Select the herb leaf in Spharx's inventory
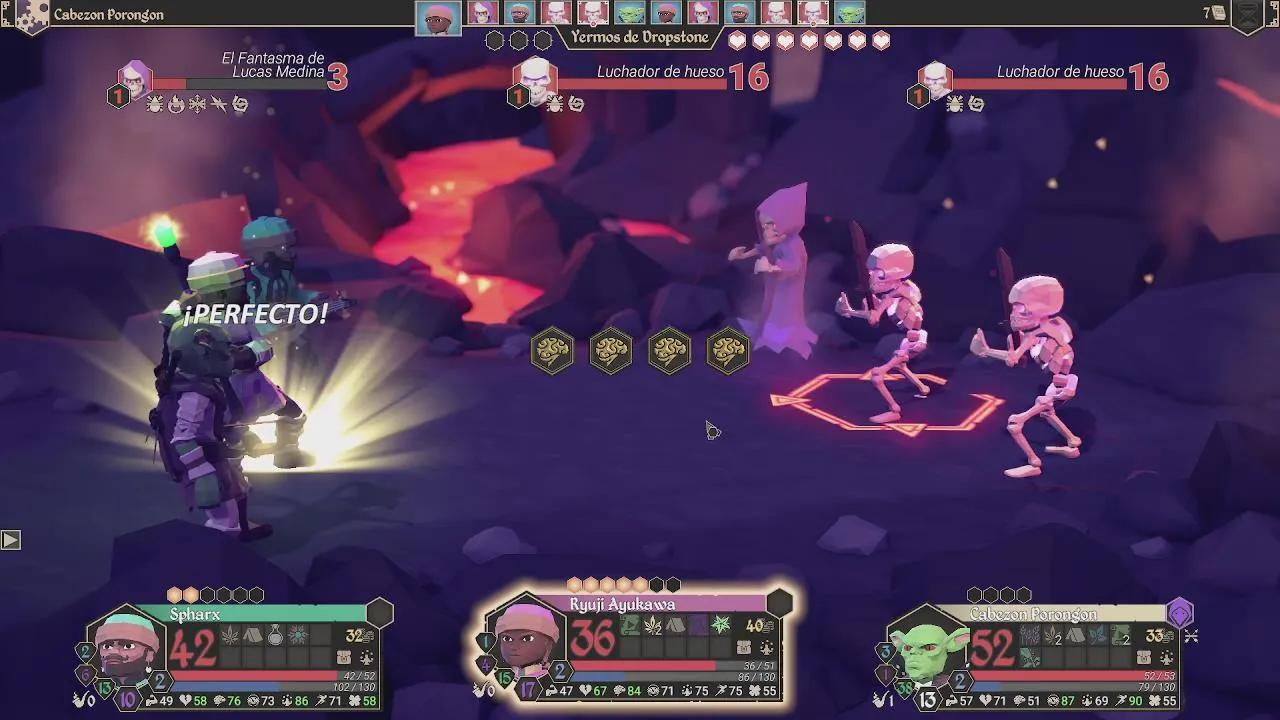This screenshot has height=720, width=1280. [231, 635]
